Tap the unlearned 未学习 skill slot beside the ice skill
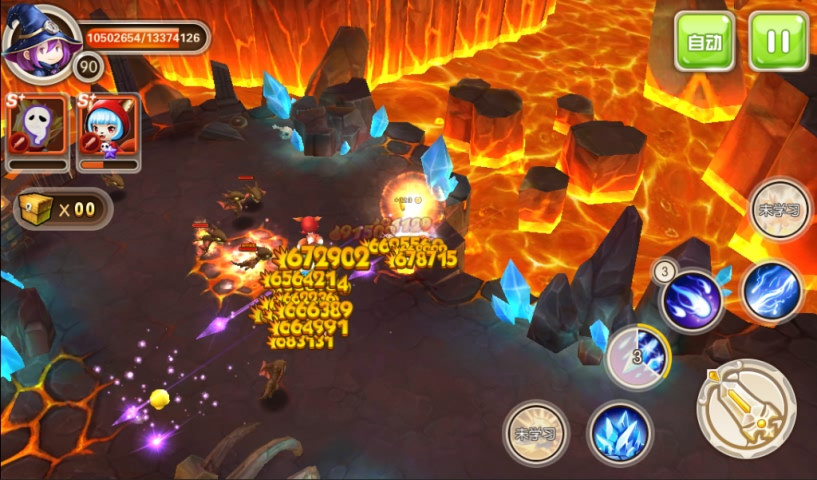The height and width of the screenshot is (480, 817). pos(534,433)
